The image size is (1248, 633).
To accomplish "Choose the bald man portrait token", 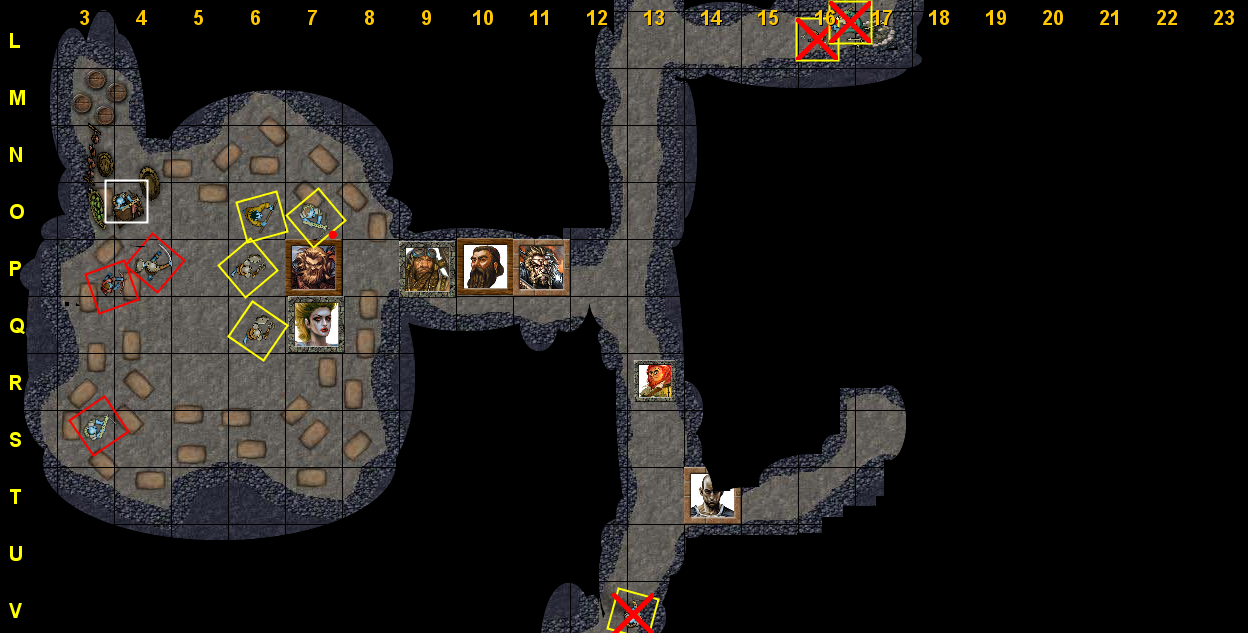I will 712,496.
